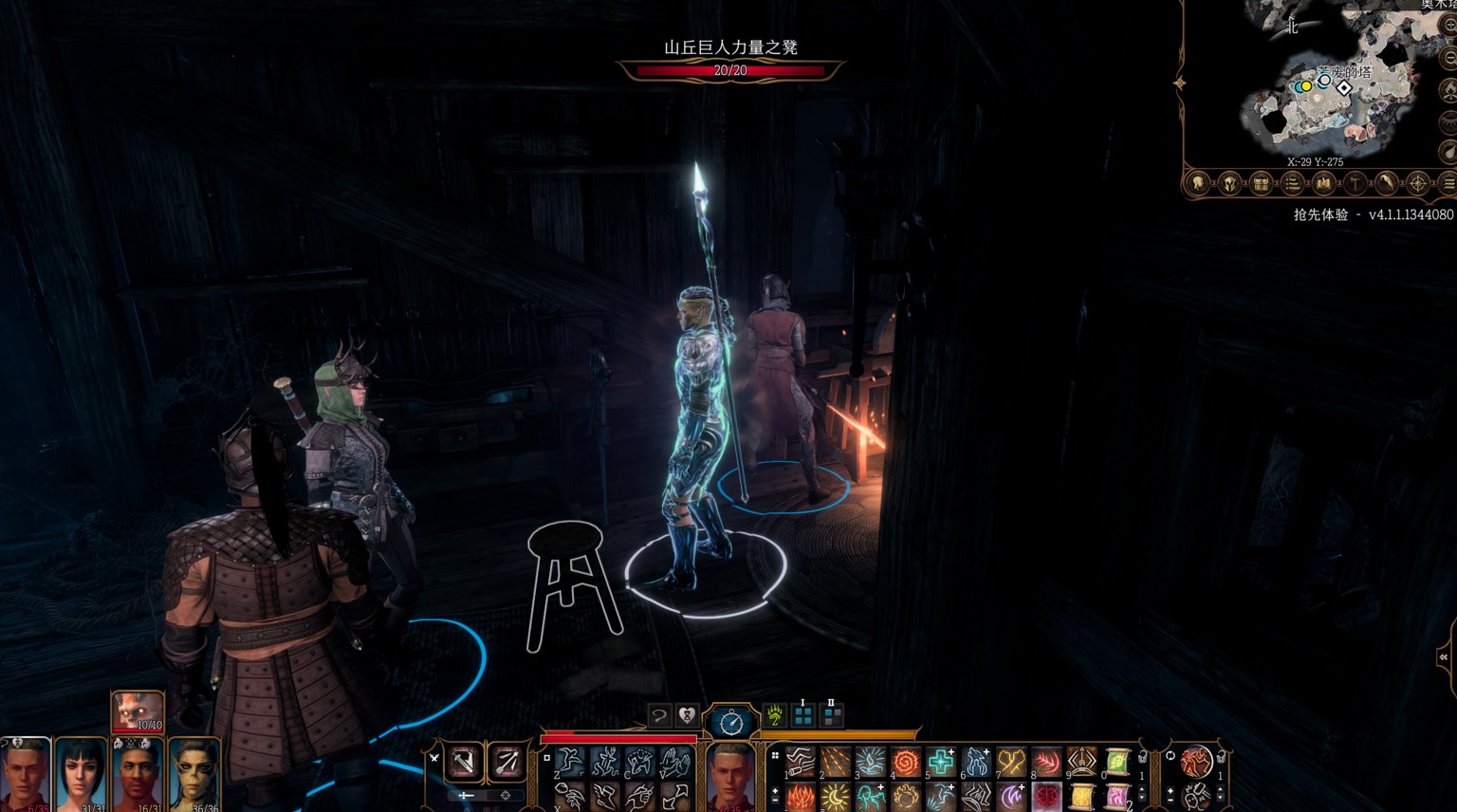Open the spellbook from the minimap bar
The image size is (1457, 812).
pyautogui.click(x=1323, y=183)
